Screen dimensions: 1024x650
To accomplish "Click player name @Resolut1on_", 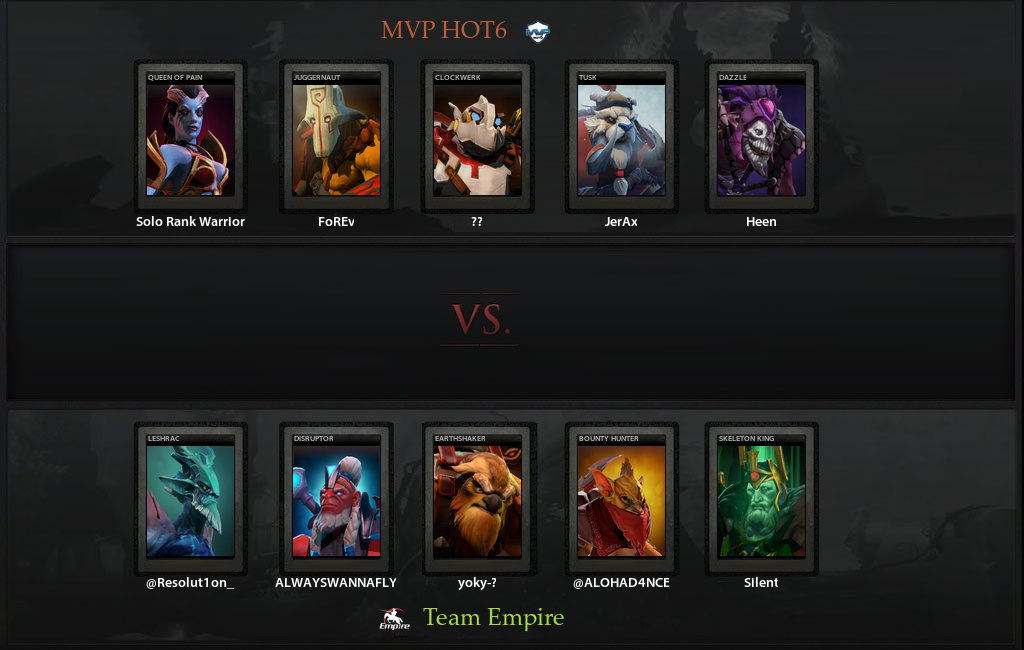I will (x=190, y=583).
